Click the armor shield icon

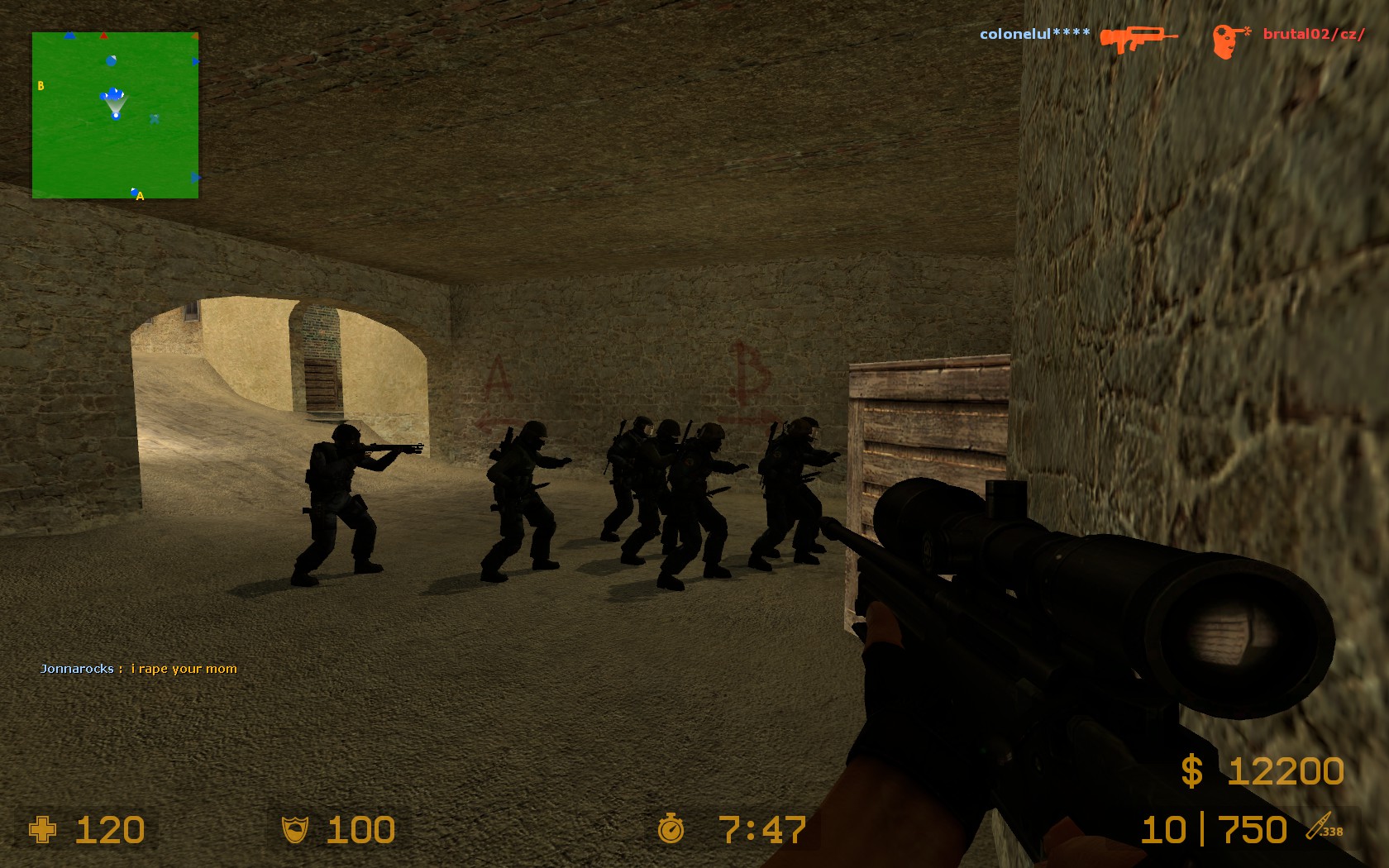(x=295, y=829)
